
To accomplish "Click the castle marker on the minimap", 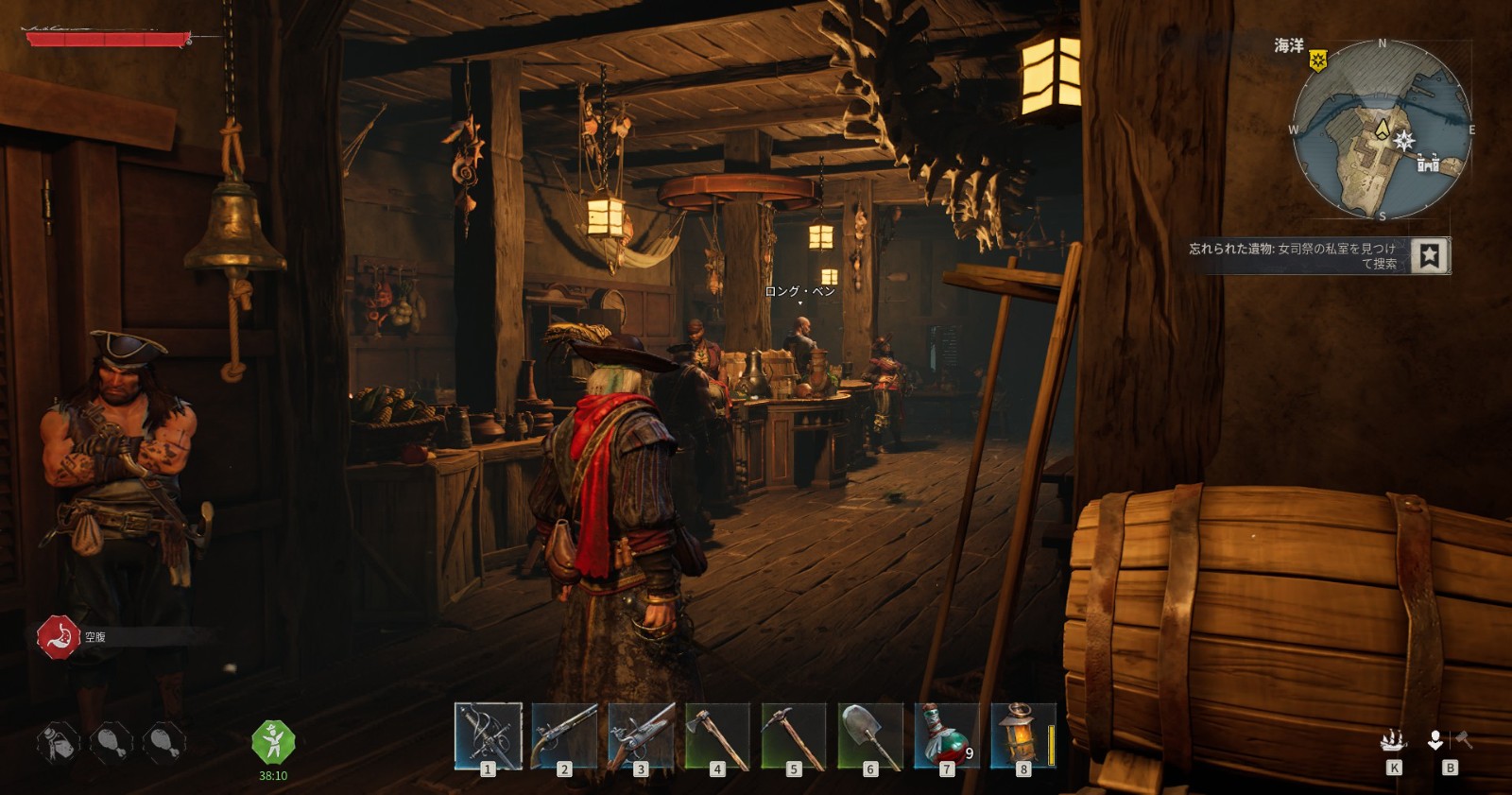I will 1428,164.
